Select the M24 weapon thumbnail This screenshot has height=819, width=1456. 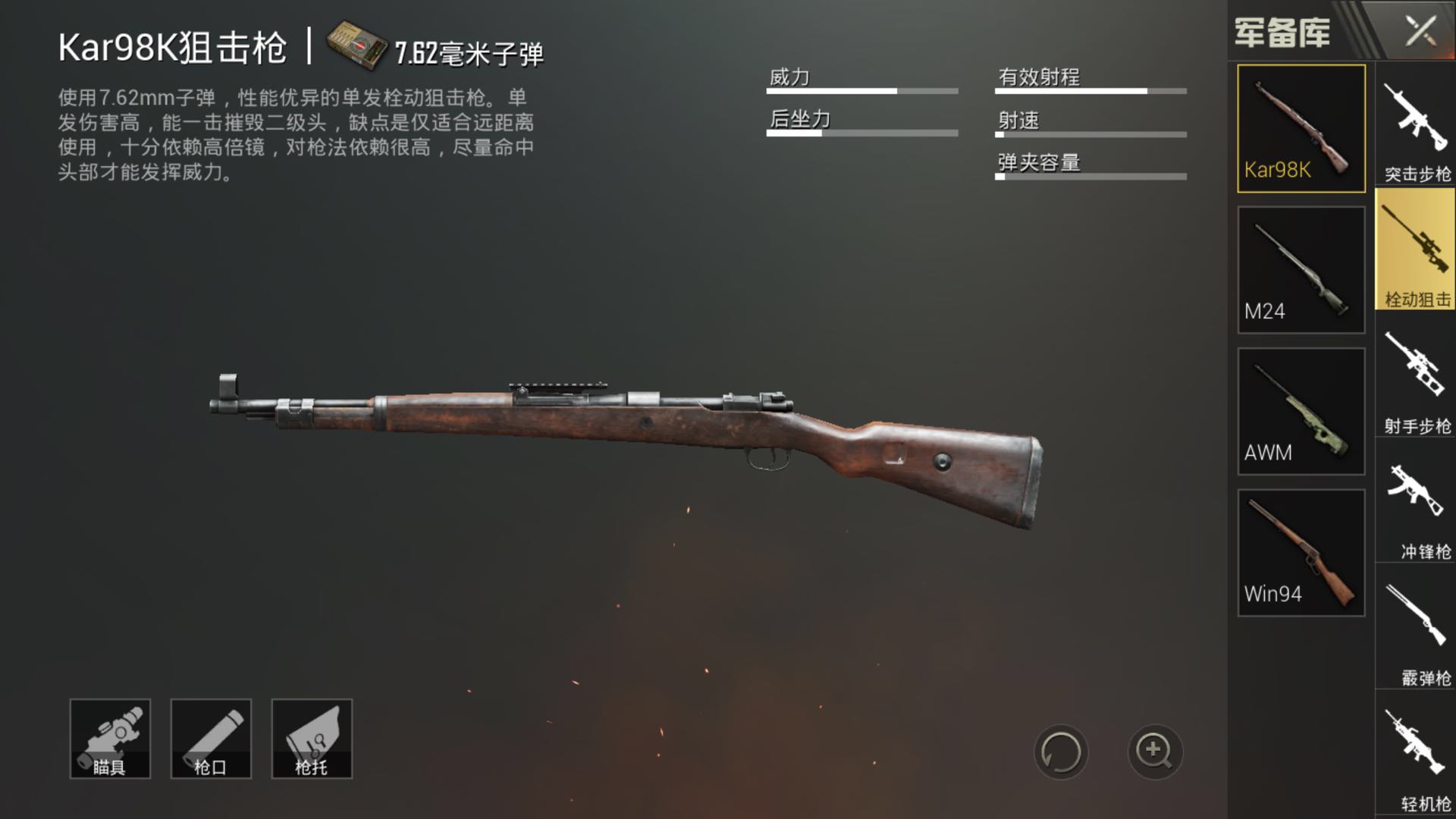1300,267
